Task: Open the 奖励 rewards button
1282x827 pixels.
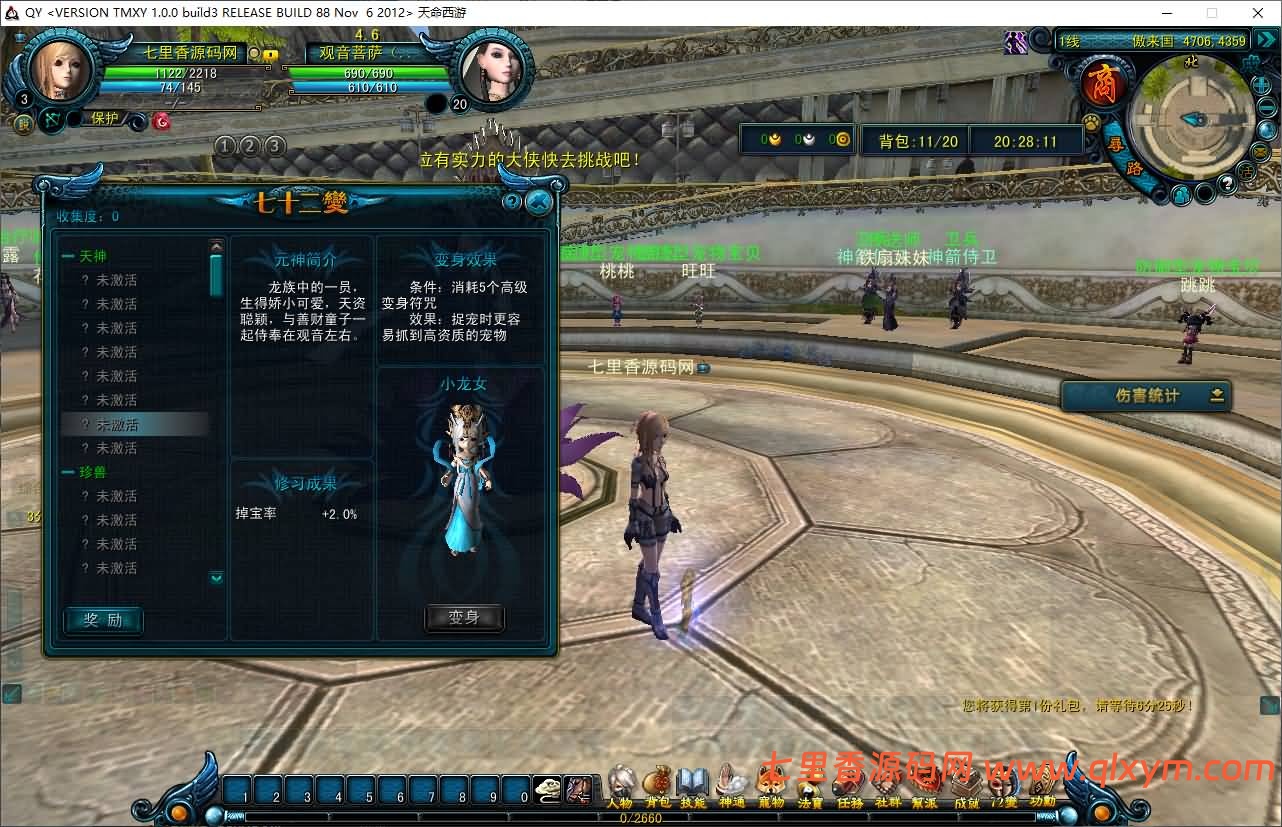Action: 103,620
